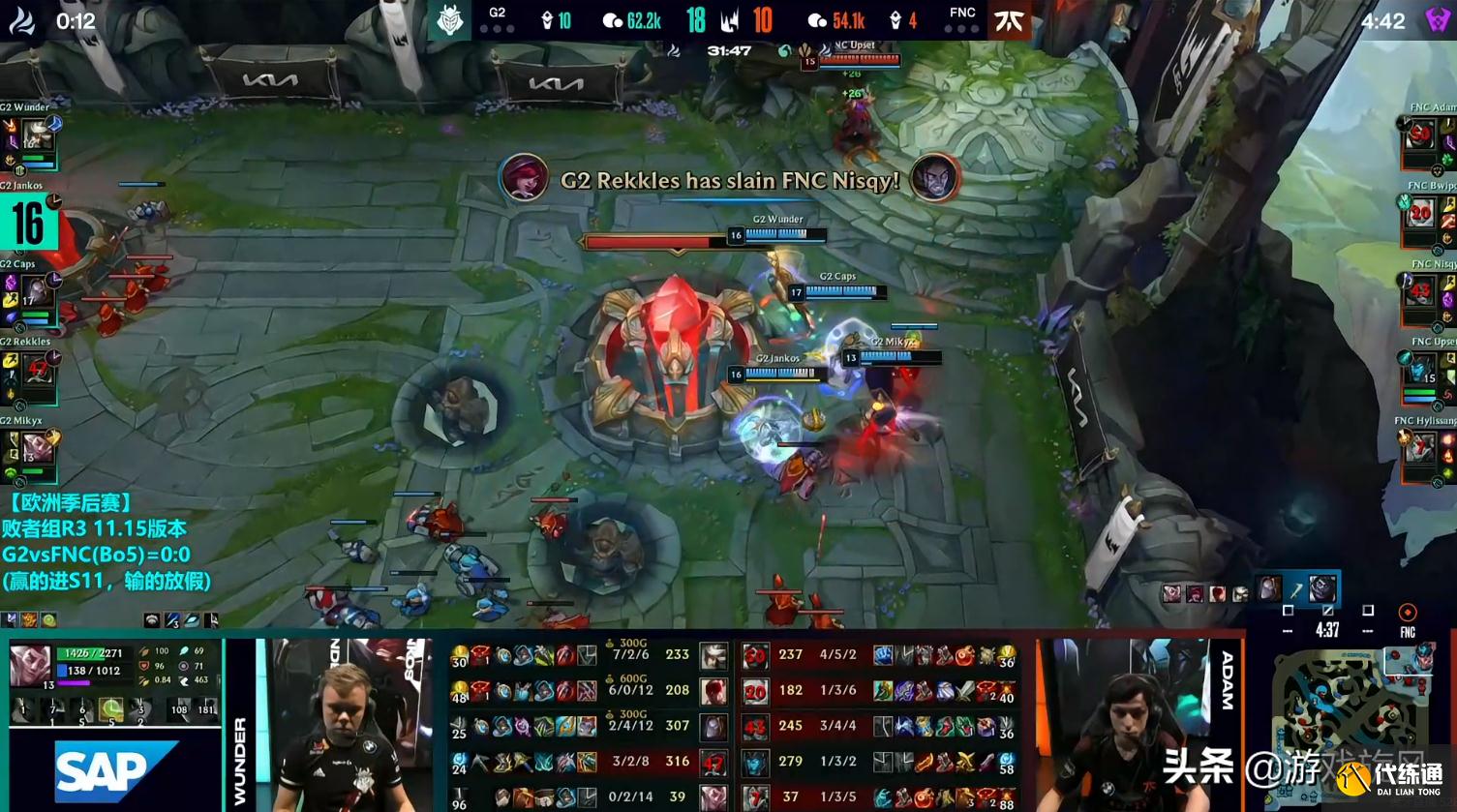
Task: Toggle the right white square indicator near the FNC circle
Action: pos(1368,610)
